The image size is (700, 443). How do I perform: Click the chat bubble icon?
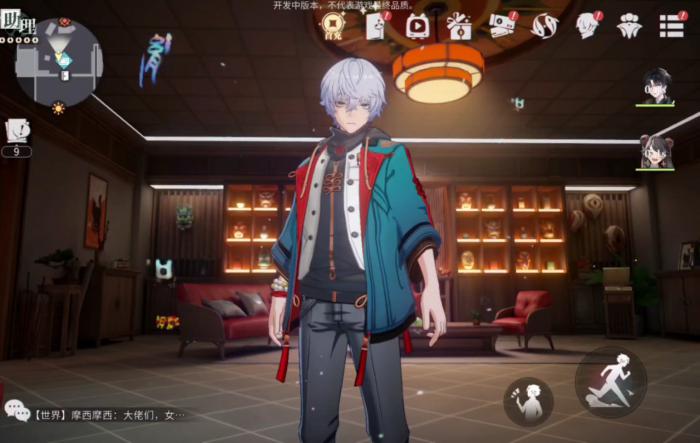click(17, 410)
